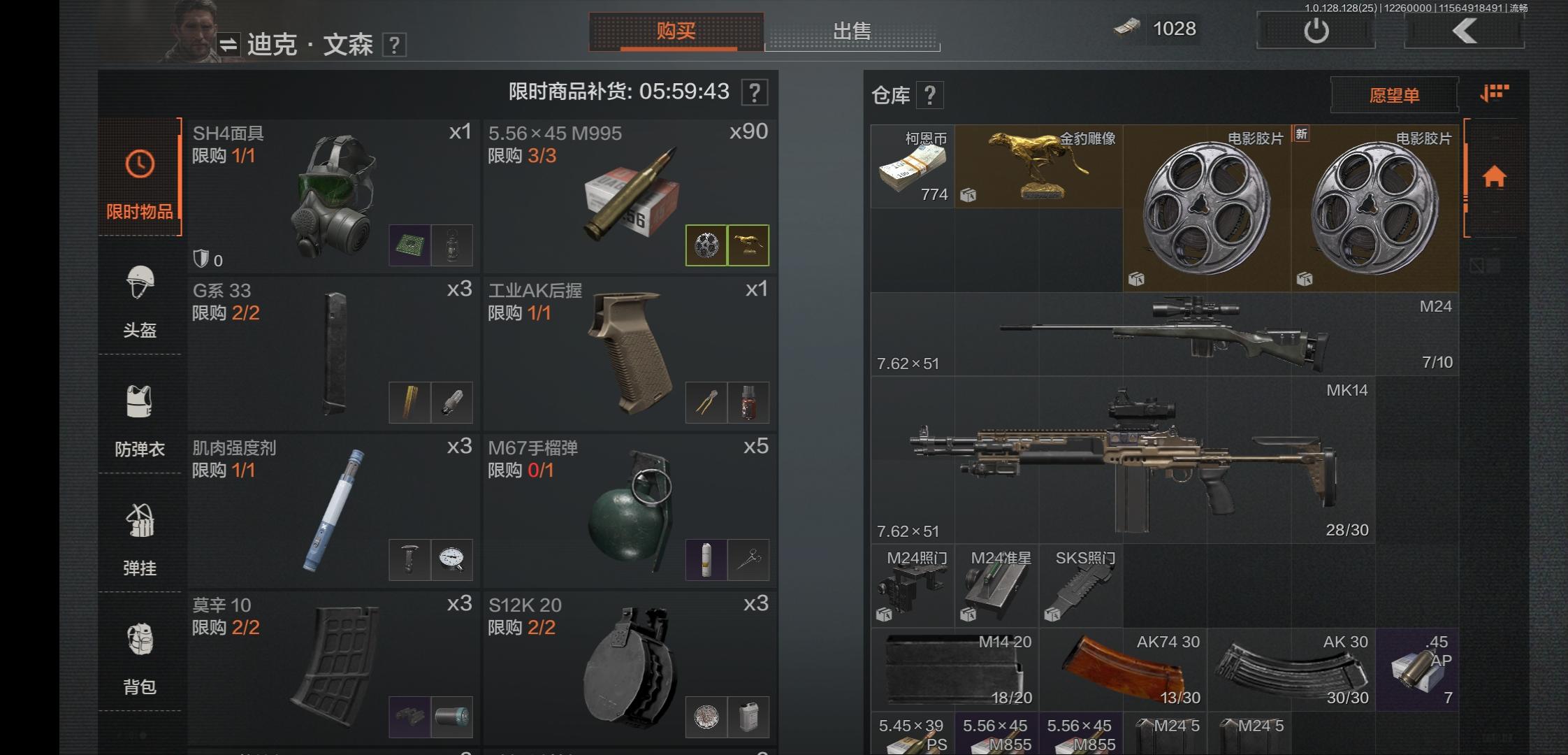Click the power logout icon at top right

1316,29
